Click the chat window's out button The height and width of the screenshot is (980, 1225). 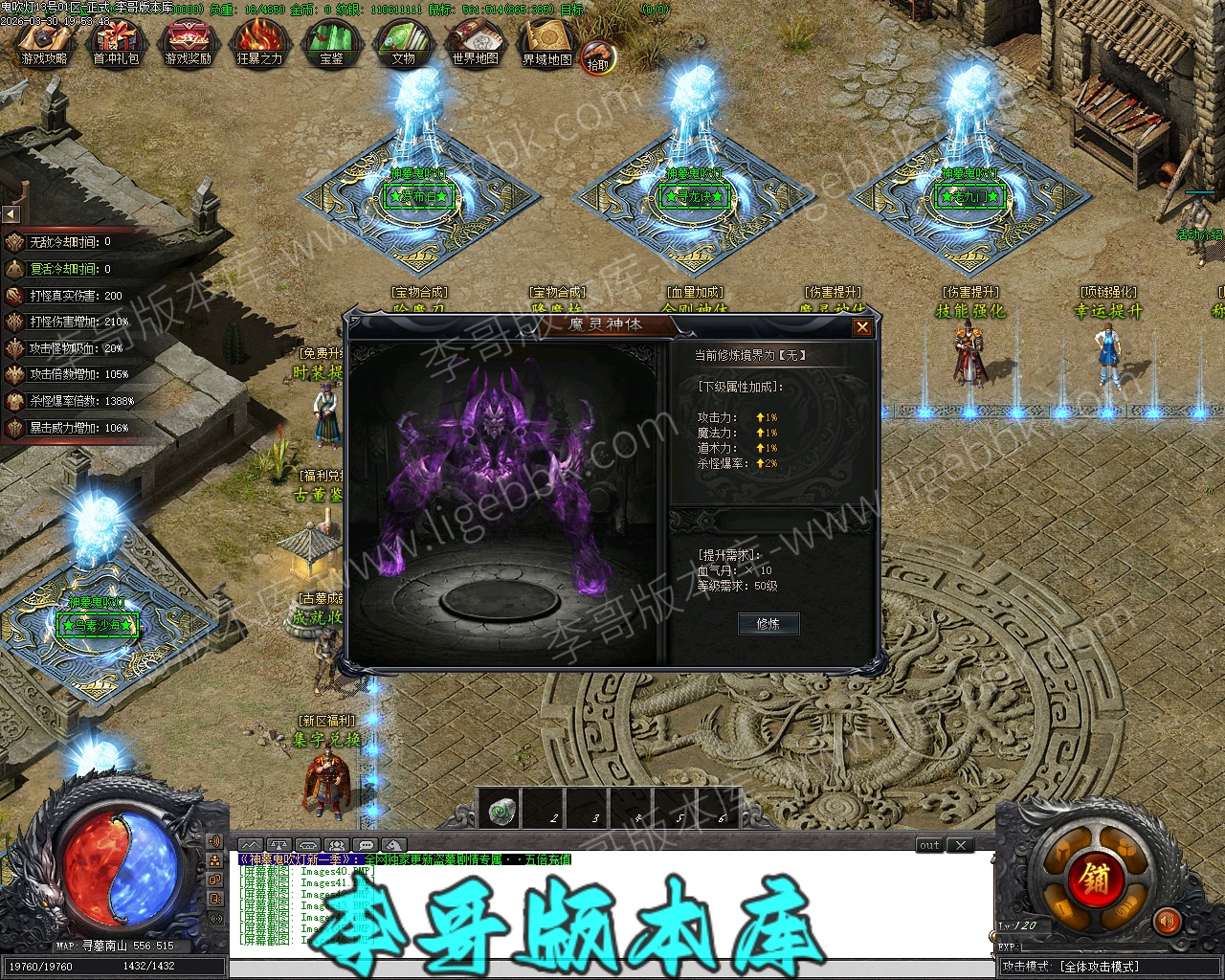[929, 845]
